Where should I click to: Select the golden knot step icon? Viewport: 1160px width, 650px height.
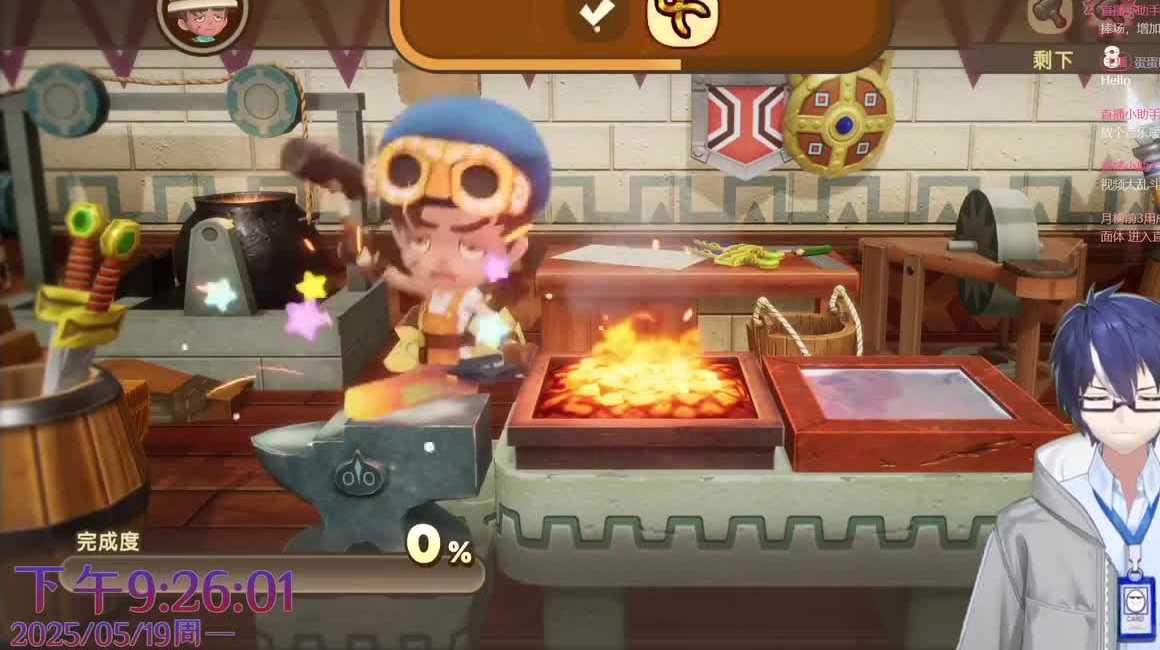[682, 18]
